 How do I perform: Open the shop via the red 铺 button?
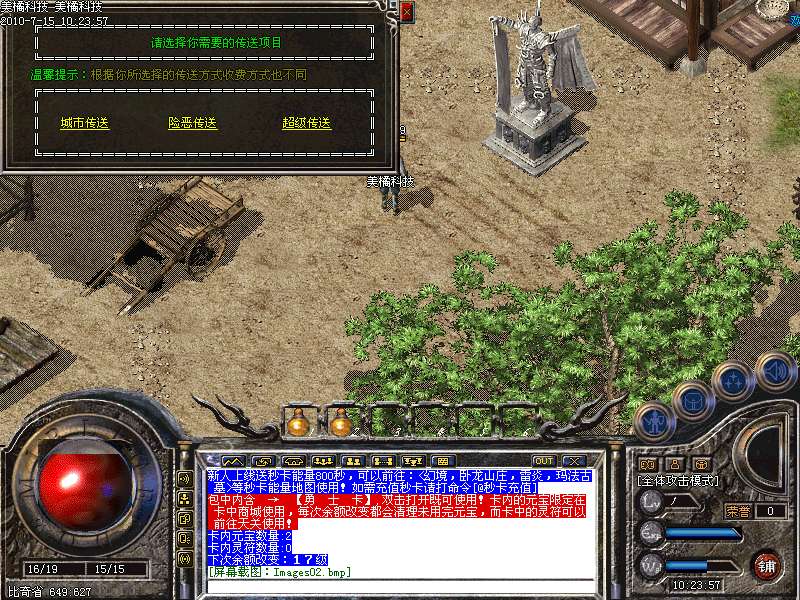(x=767, y=564)
